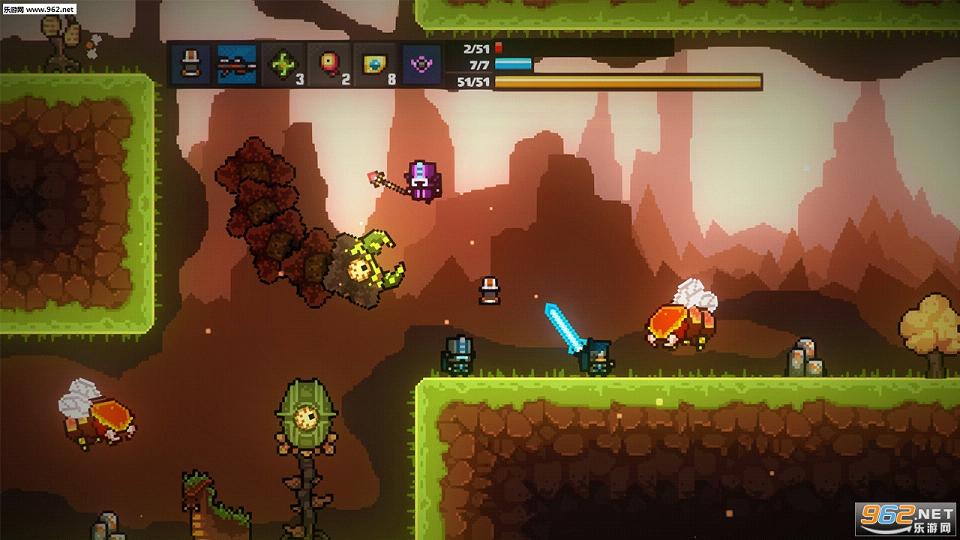Select the gold card with blue gem
Screen dimensions: 960x540
tap(373, 65)
